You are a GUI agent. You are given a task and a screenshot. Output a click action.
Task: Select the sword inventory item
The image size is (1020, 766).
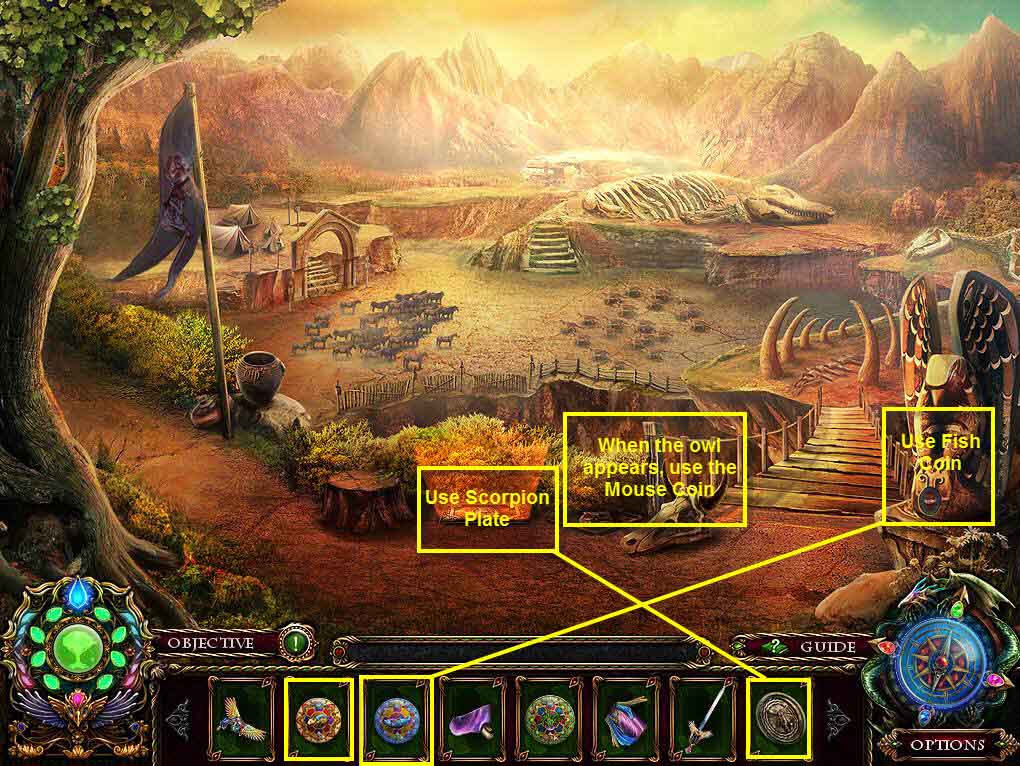[702, 718]
